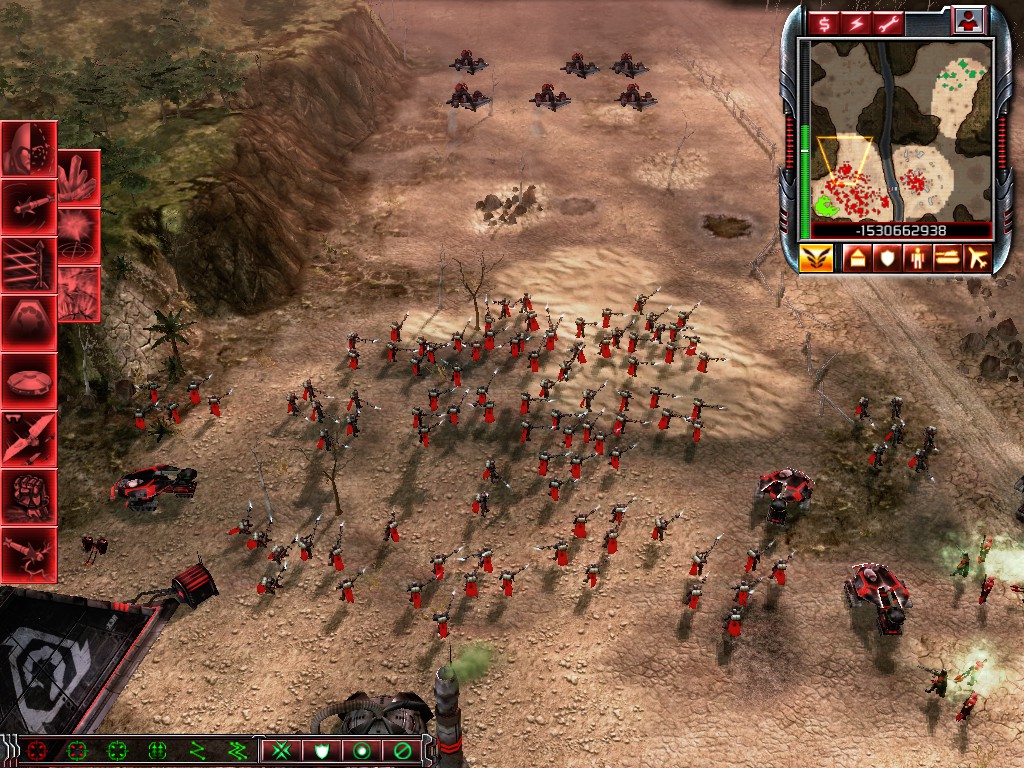This screenshot has height=768, width=1024.
Task: Click the radar minimap
Action: click(900, 130)
